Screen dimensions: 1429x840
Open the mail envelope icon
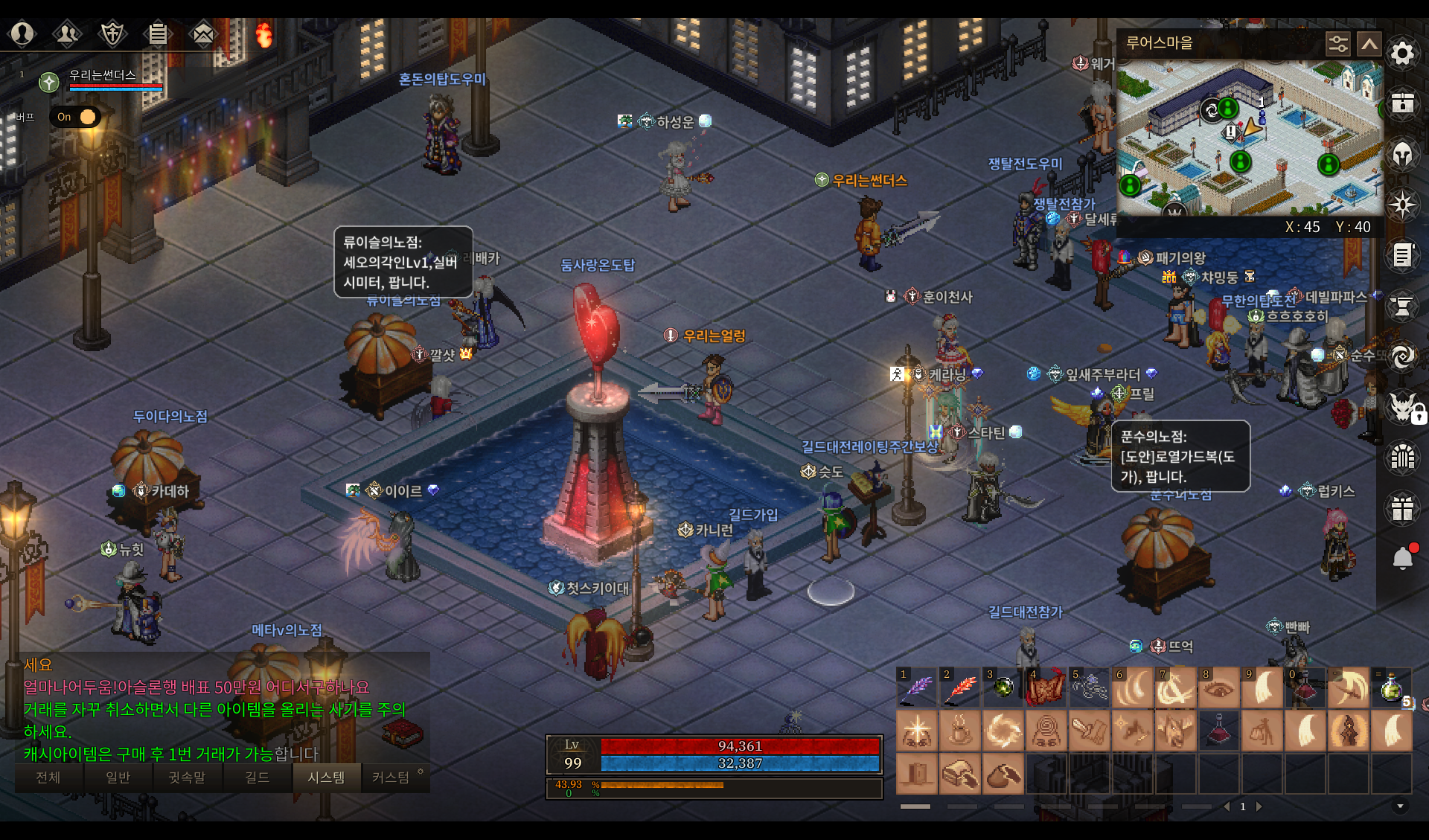(202, 33)
